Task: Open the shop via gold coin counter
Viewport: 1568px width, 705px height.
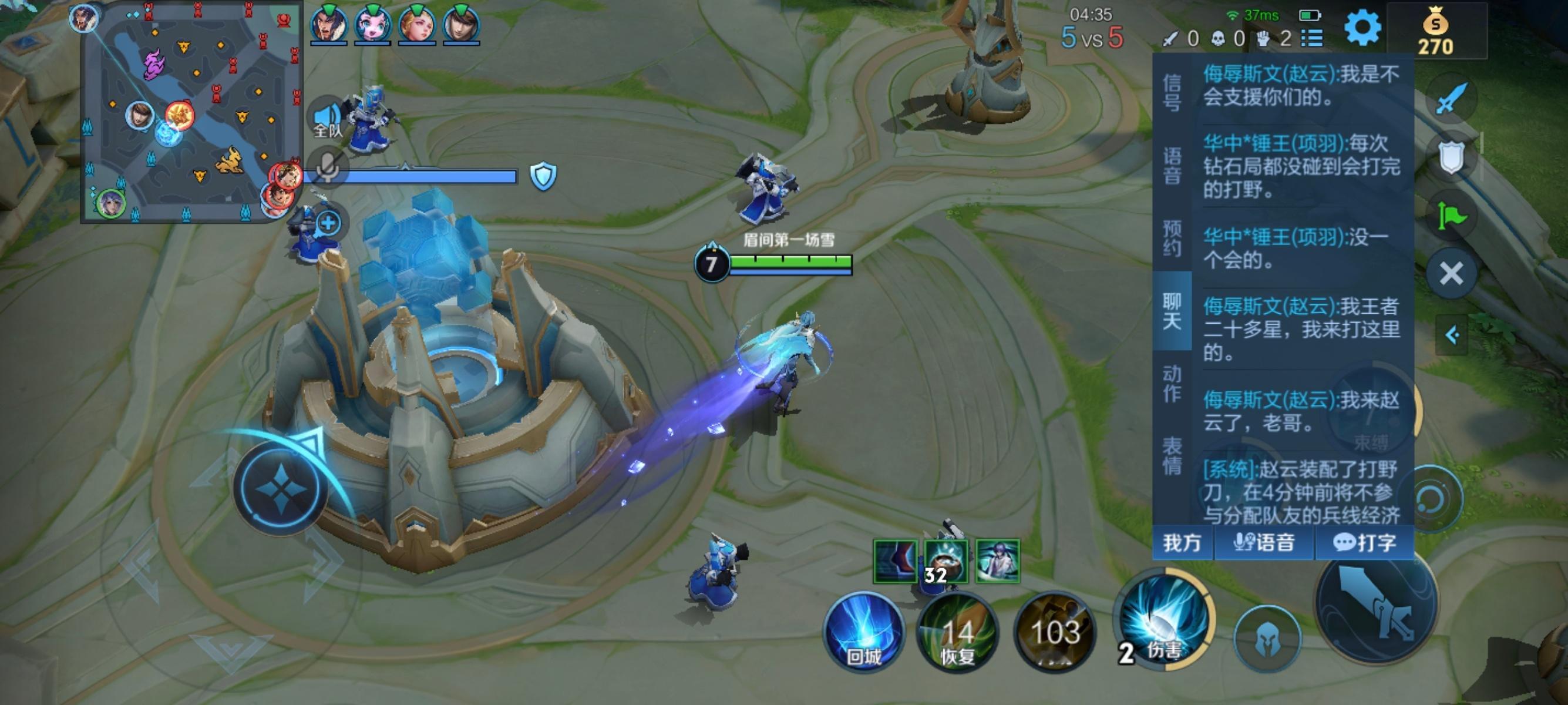Action: click(1436, 33)
